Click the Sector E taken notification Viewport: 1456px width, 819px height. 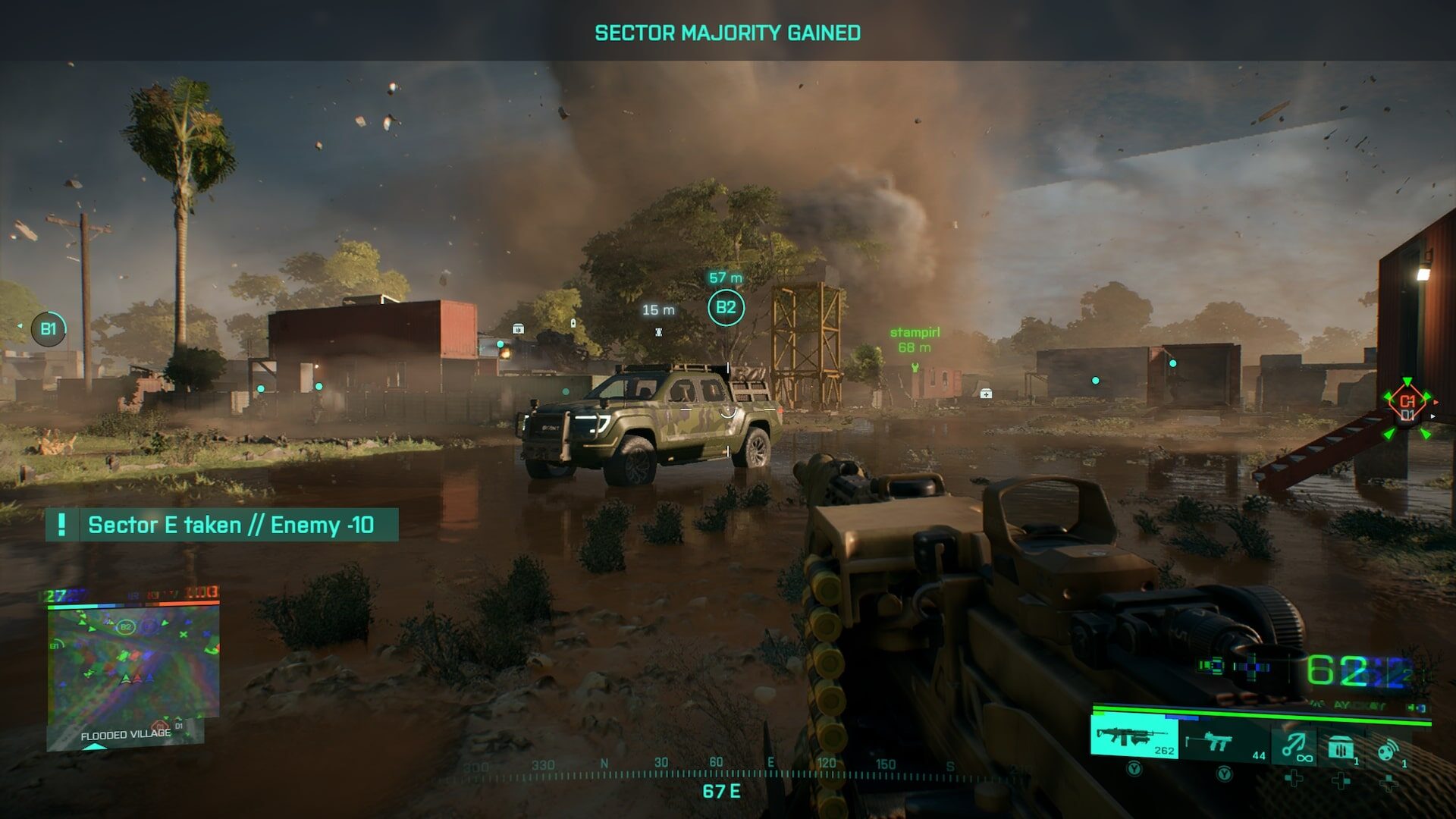point(222,525)
